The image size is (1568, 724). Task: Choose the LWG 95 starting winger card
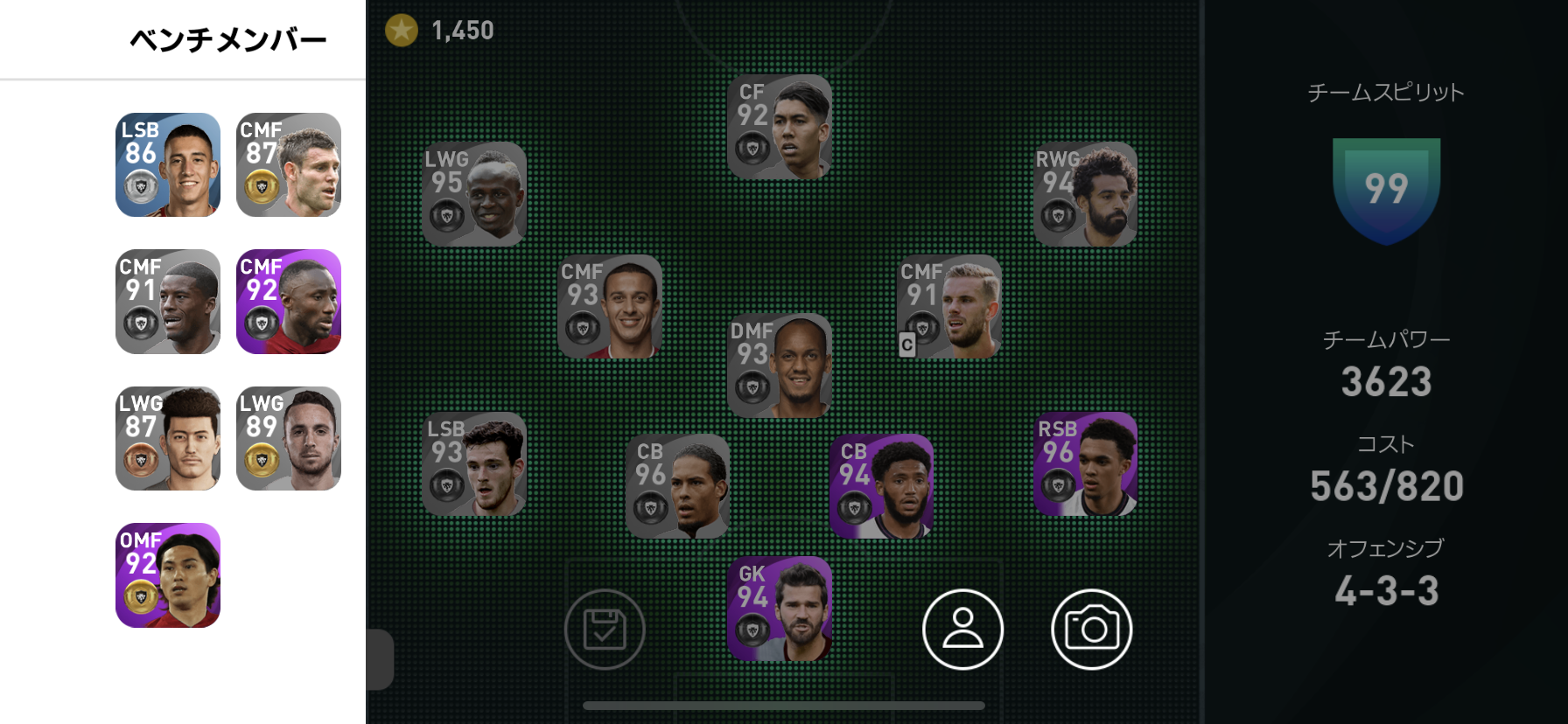473,194
